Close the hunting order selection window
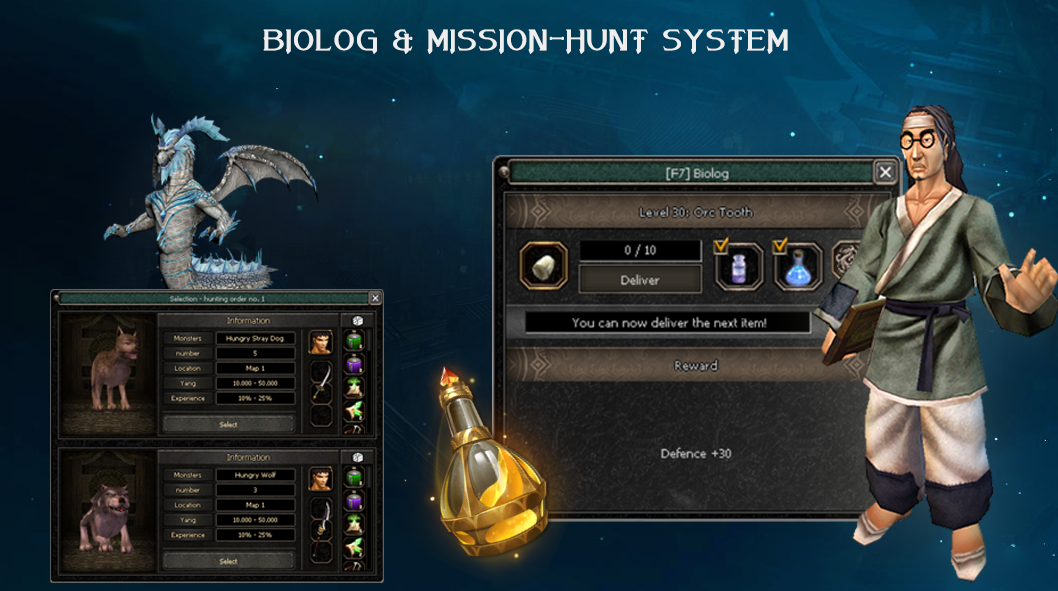This screenshot has width=1058, height=591. tap(375, 298)
